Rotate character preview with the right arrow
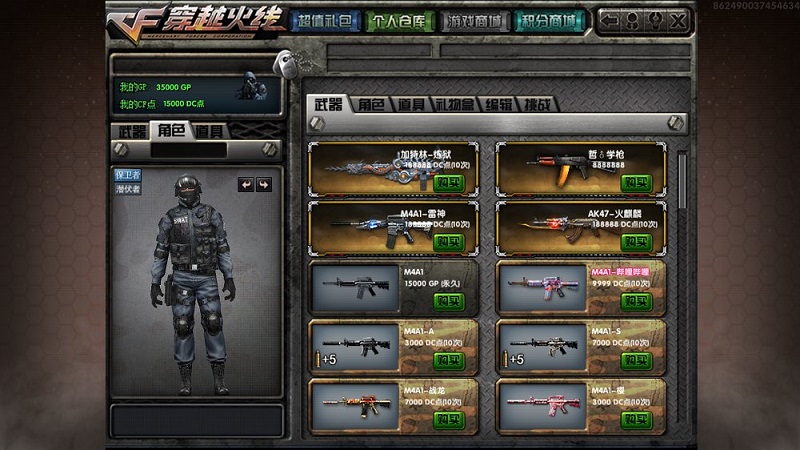 point(263,185)
